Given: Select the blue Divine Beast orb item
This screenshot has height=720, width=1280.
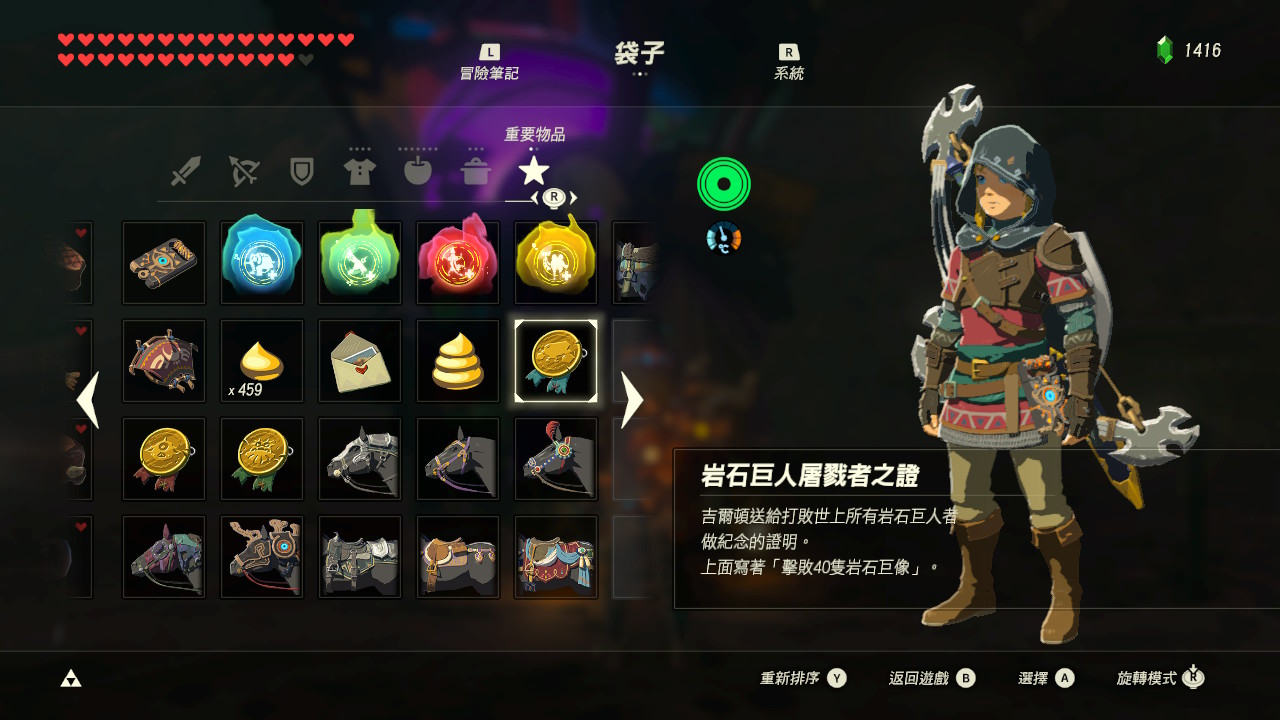Looking at the screenshot, I should (261, 262).
